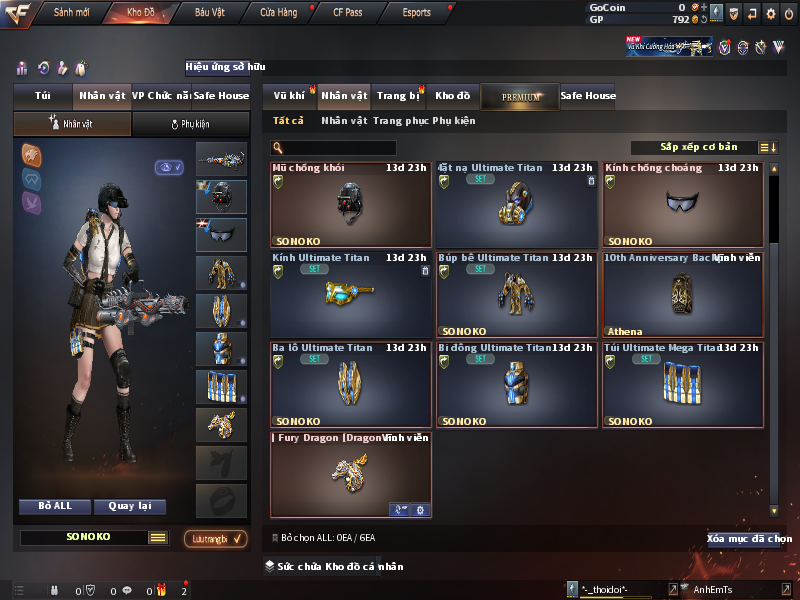Viewport: 800px width, 600px height.
Task: Choose the Kính chống choáng goggles item
Action: coord(682,205)
